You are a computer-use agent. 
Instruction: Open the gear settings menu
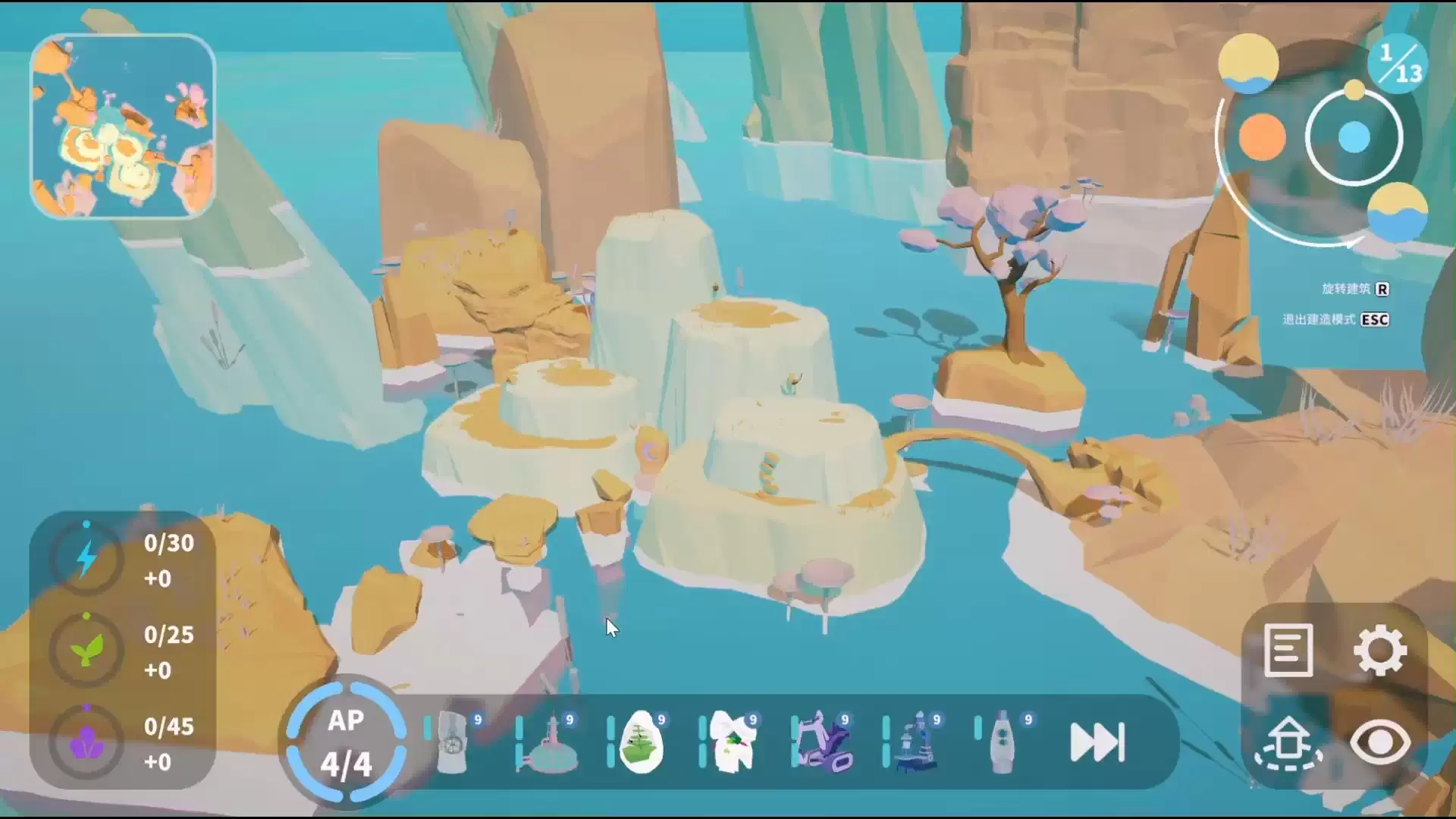1380,650
